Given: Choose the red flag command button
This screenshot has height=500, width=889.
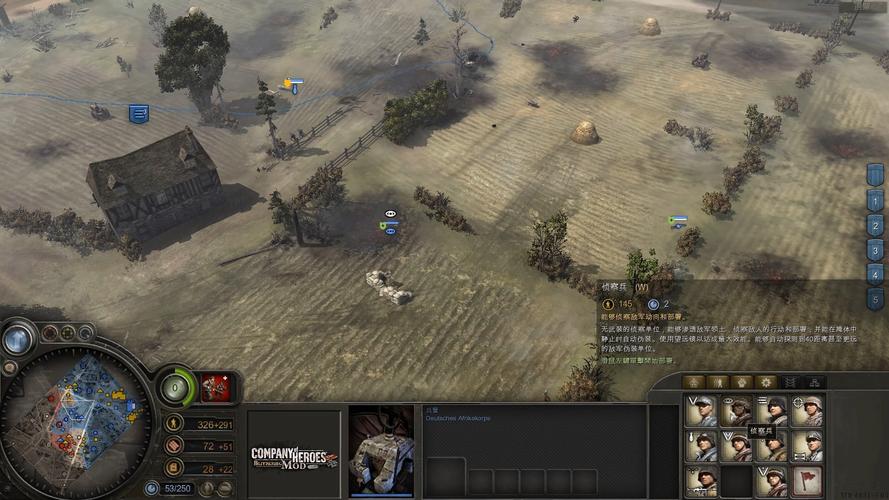Looking at the screenshot, I should (807, 480).
